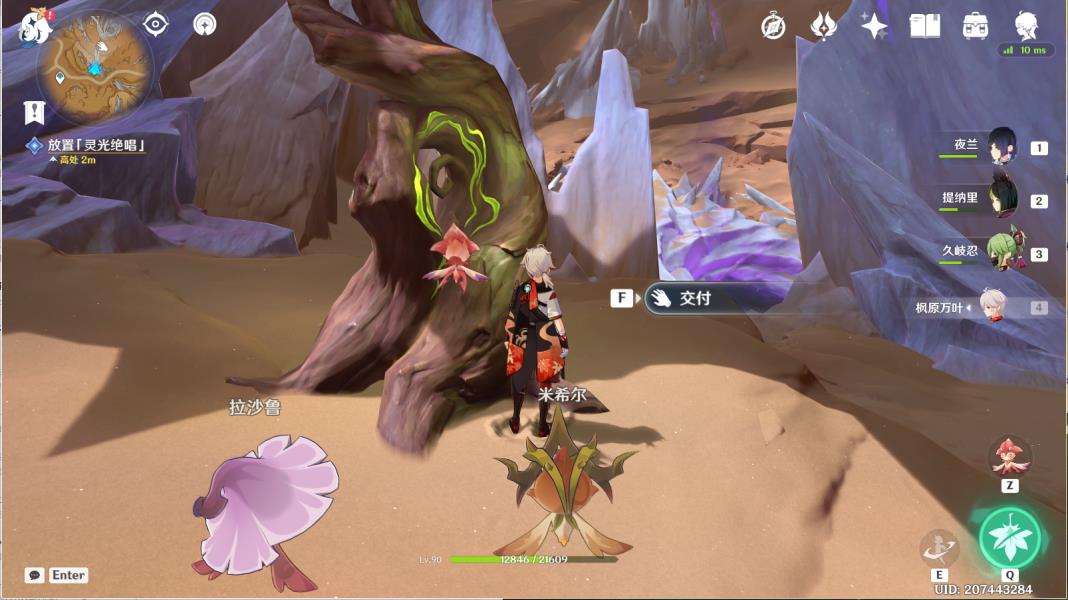
Task: Unleash the green elemental burst
Action: click(1009, 539)
